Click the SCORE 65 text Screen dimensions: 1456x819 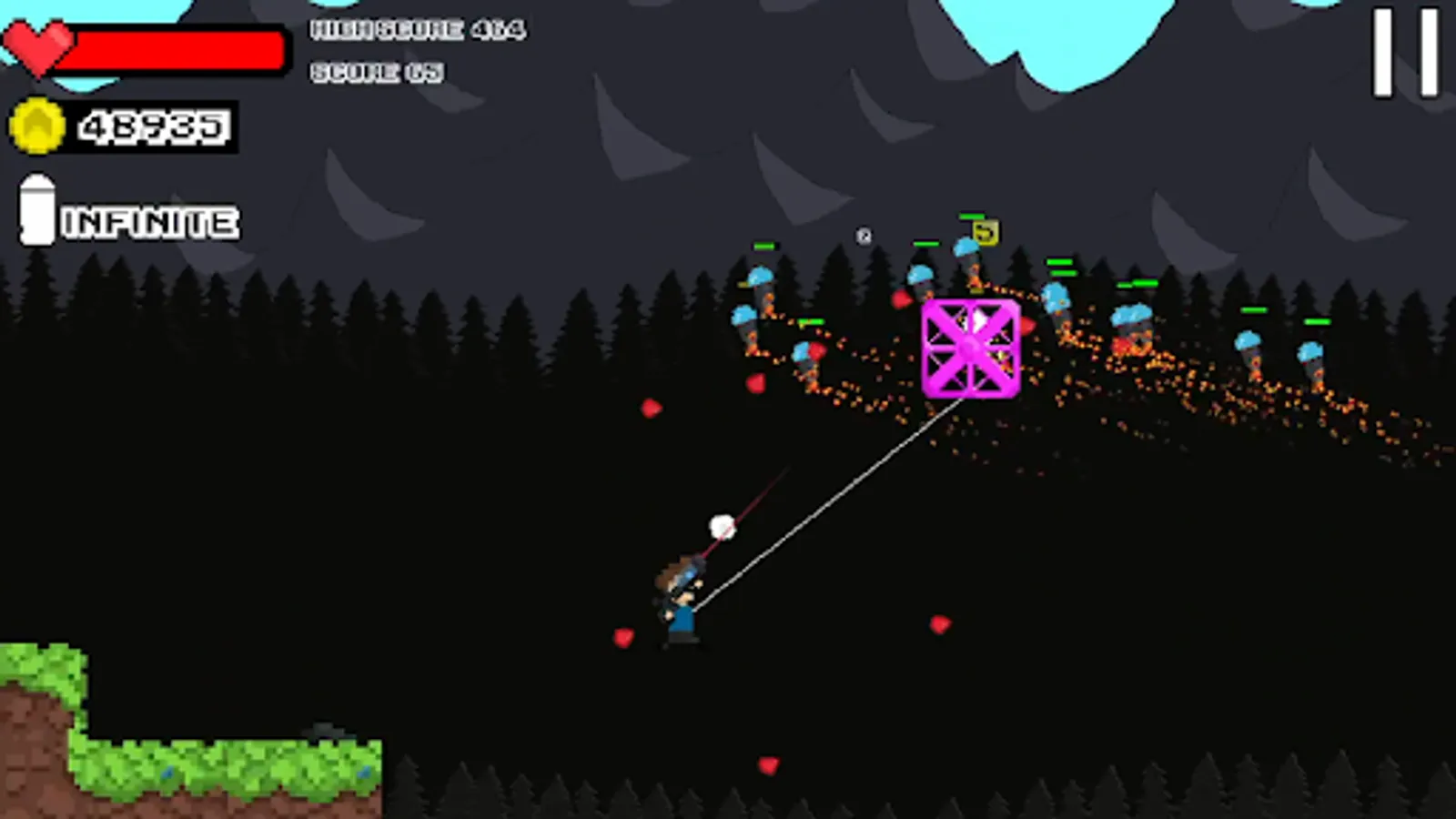[x=378, y=71]
